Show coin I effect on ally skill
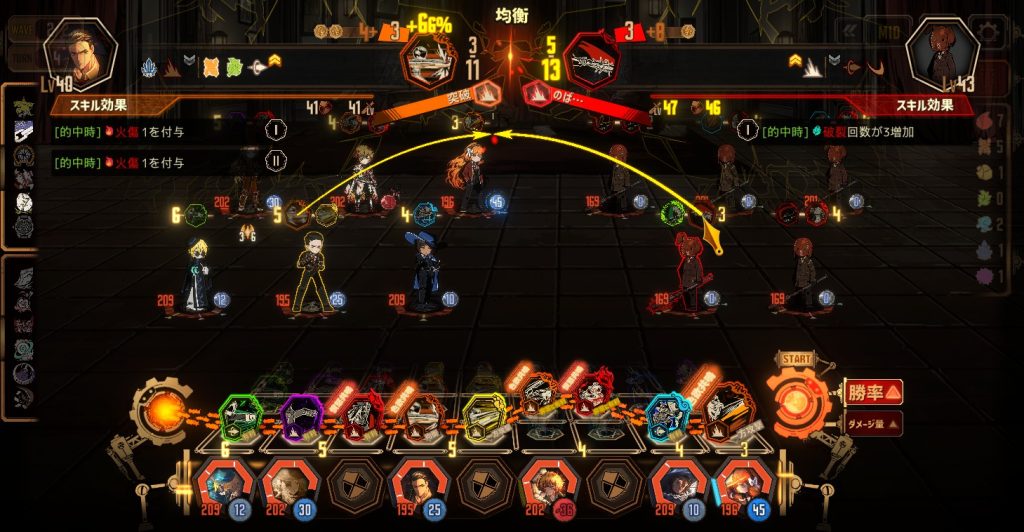This screenshot has width=1024, height=532. click(x=276, y=130)
